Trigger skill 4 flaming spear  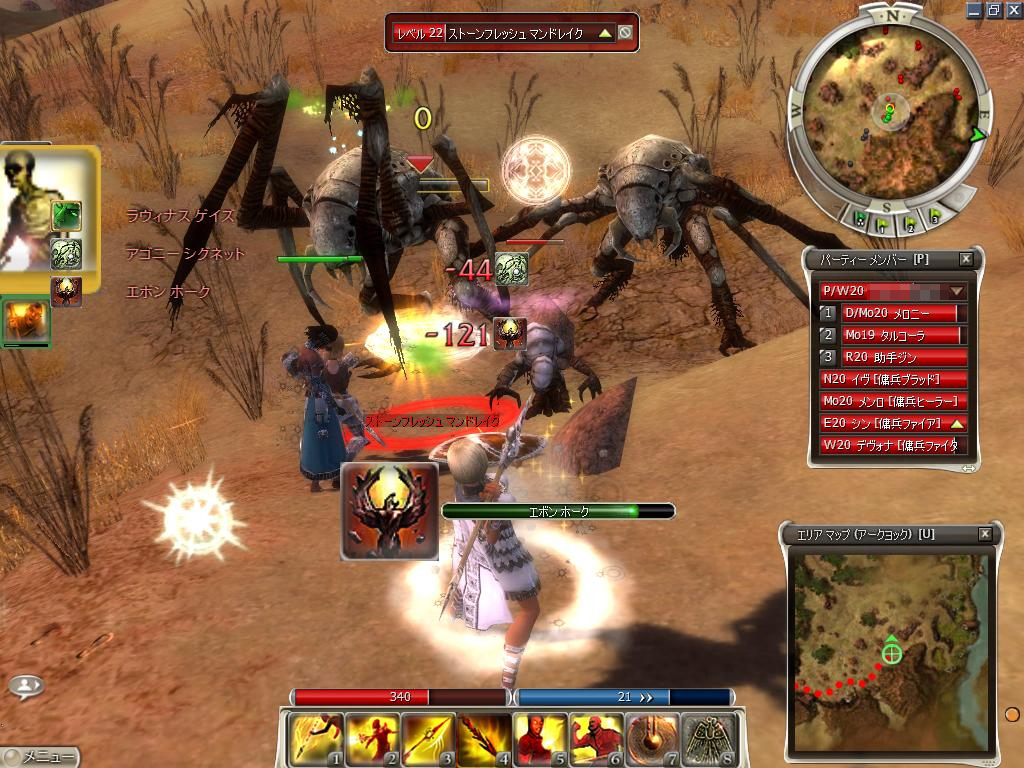pyautogui.click(x=484, y=739)
